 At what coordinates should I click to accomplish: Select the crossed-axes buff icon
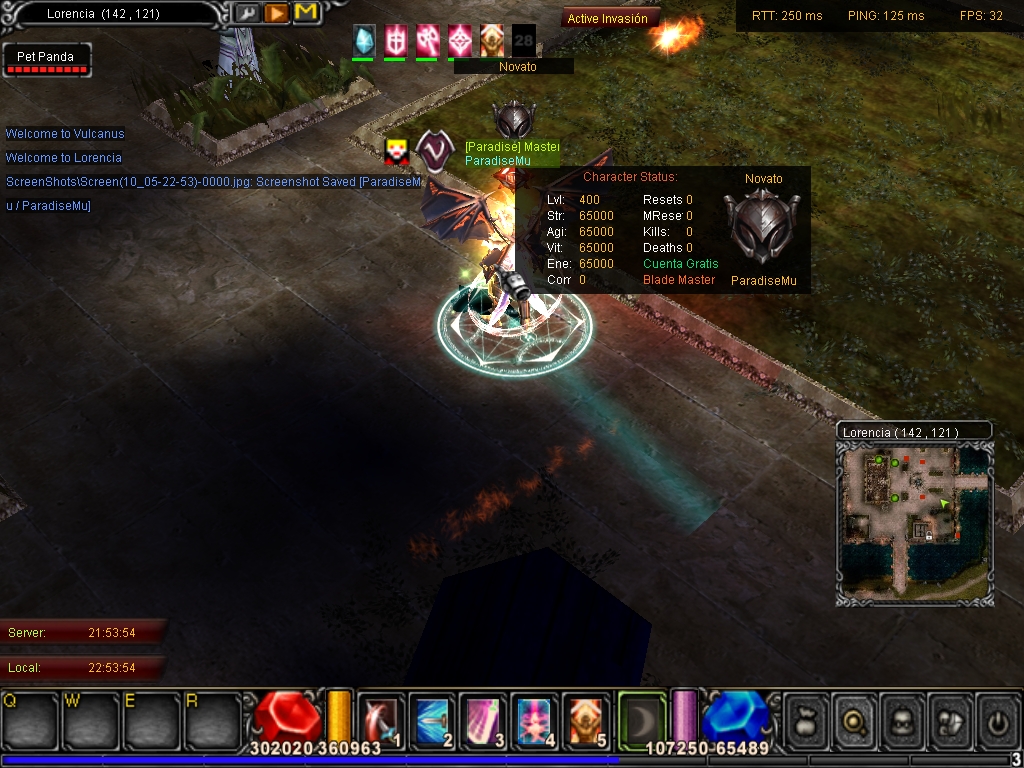[x=428, y=40]
